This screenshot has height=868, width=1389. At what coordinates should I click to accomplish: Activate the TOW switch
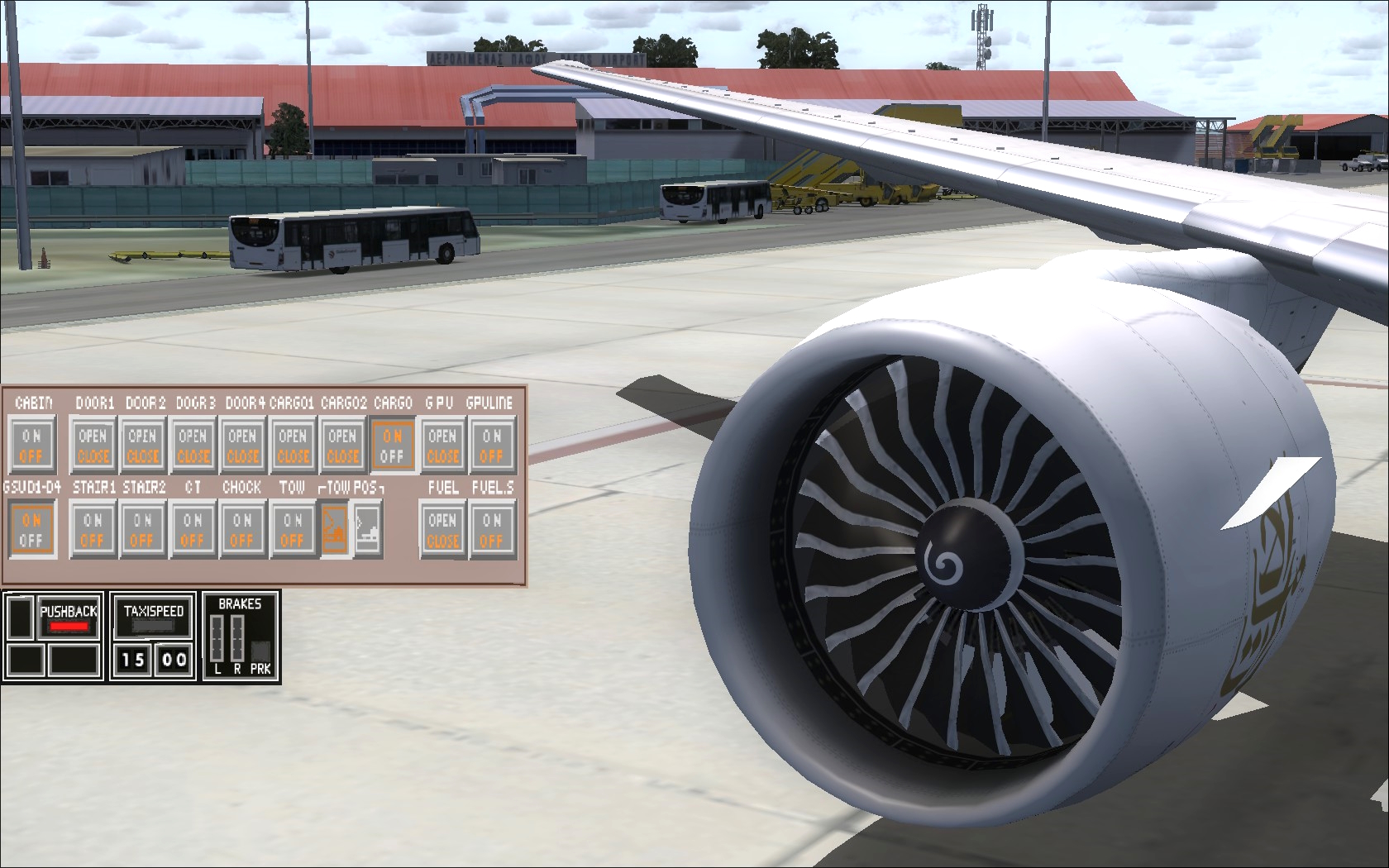(x=291, y=521)
